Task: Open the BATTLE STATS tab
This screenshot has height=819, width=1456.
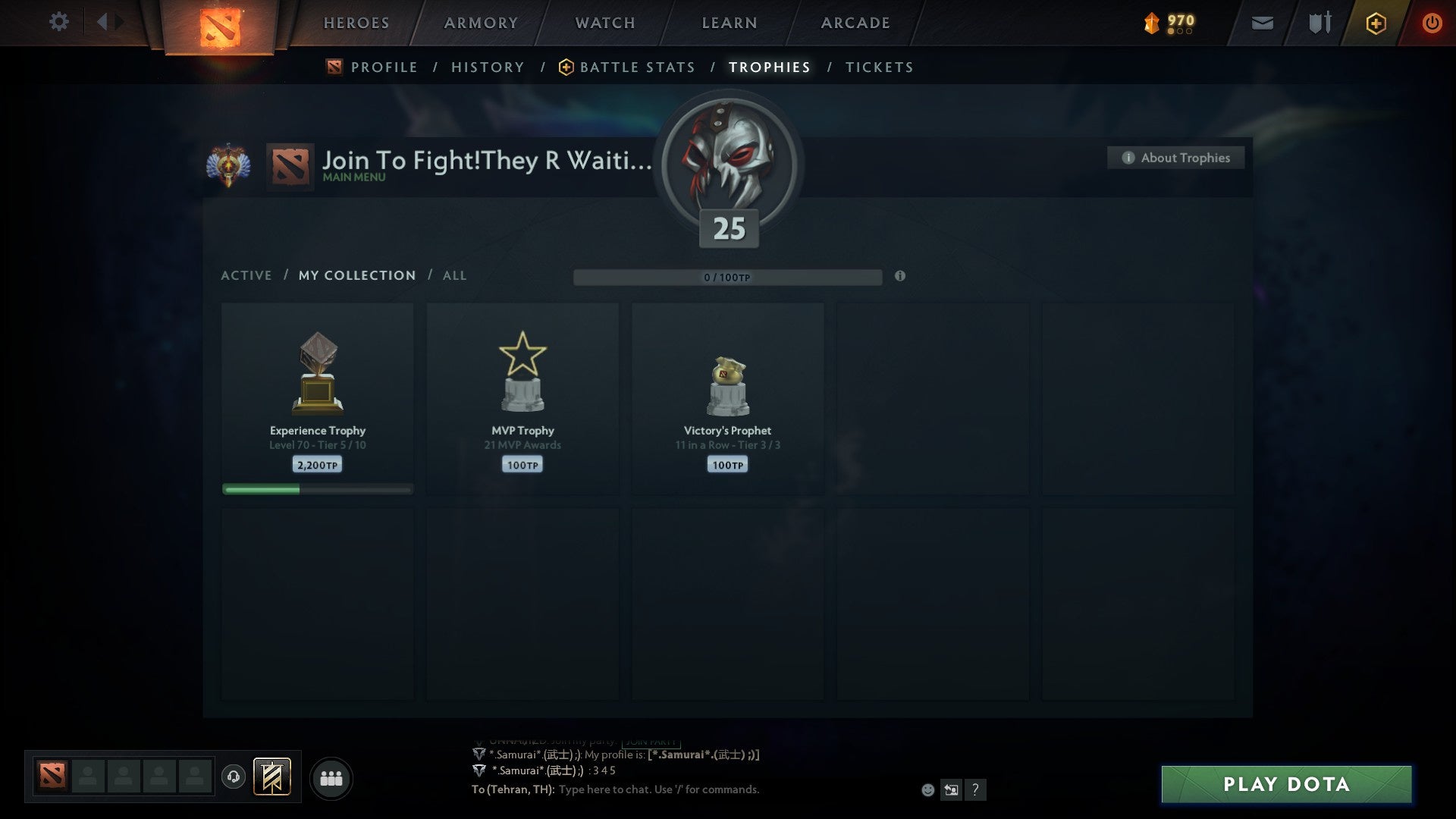Action: click(x=637, y=67)
